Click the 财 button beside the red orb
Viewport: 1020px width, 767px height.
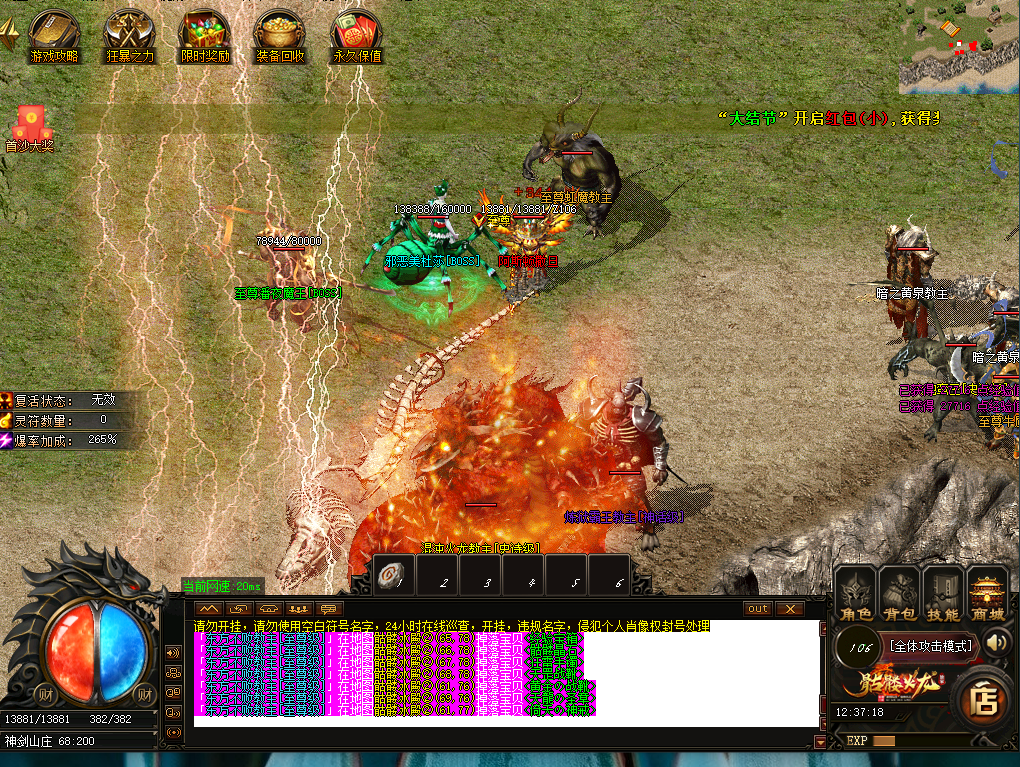point(45,694)
